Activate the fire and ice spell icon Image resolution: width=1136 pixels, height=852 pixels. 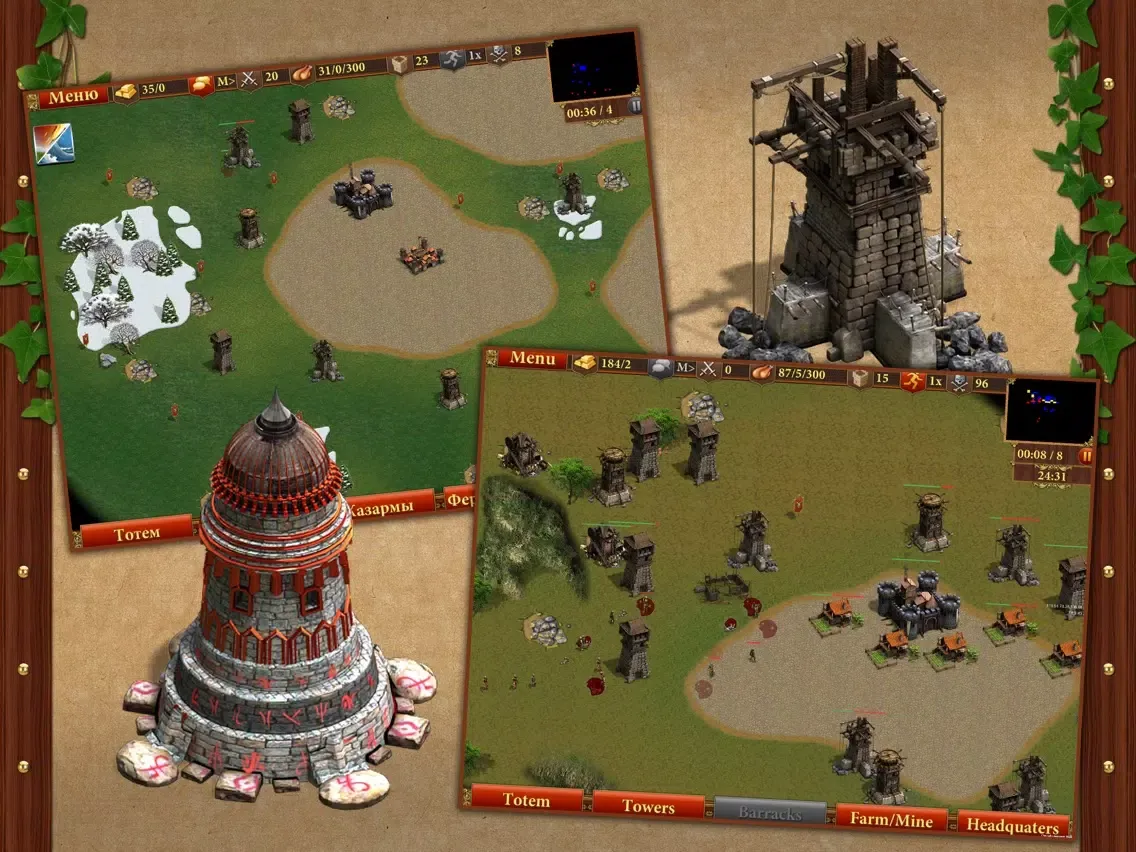[53, 143]
